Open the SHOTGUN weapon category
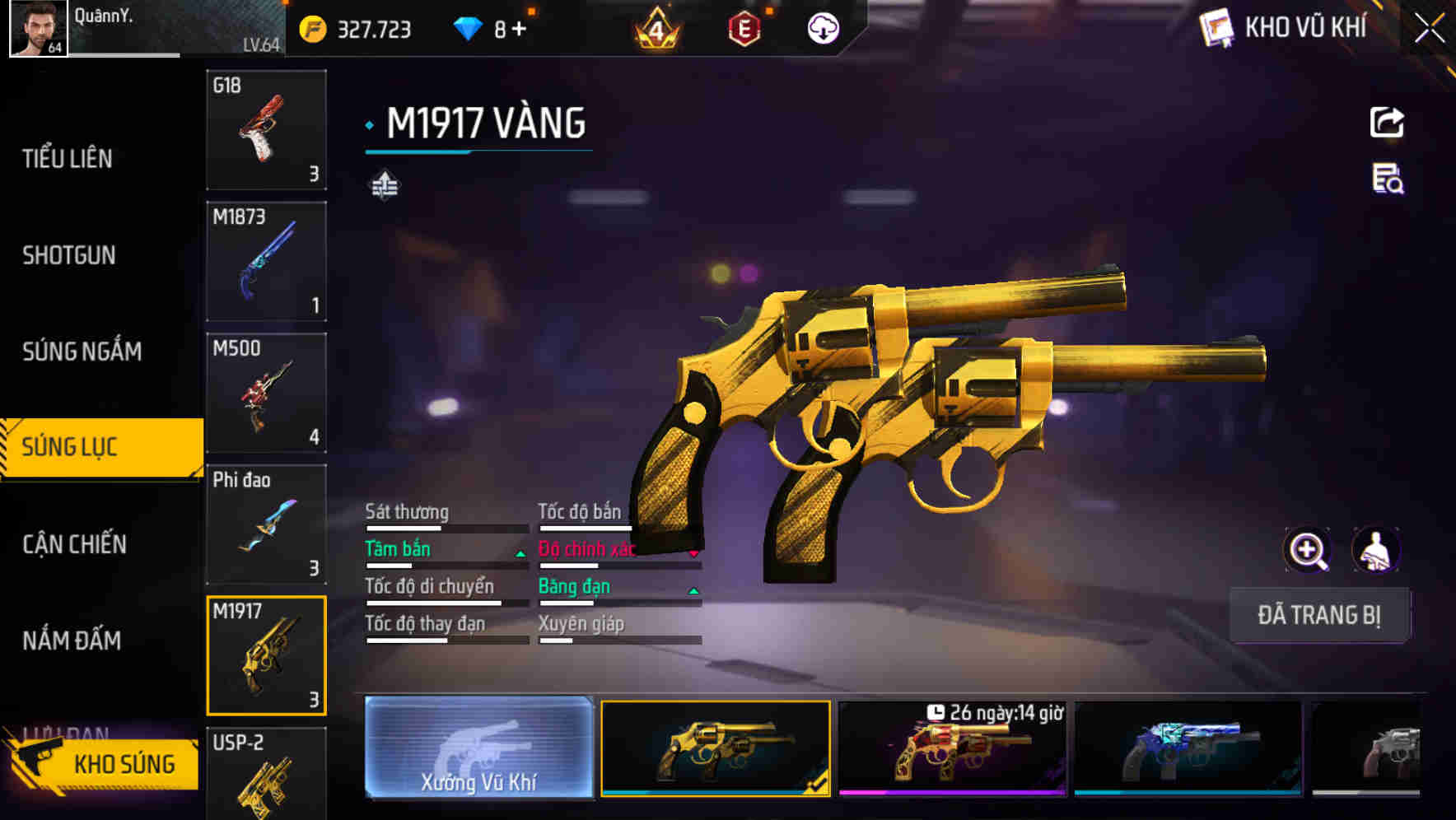 69,255
